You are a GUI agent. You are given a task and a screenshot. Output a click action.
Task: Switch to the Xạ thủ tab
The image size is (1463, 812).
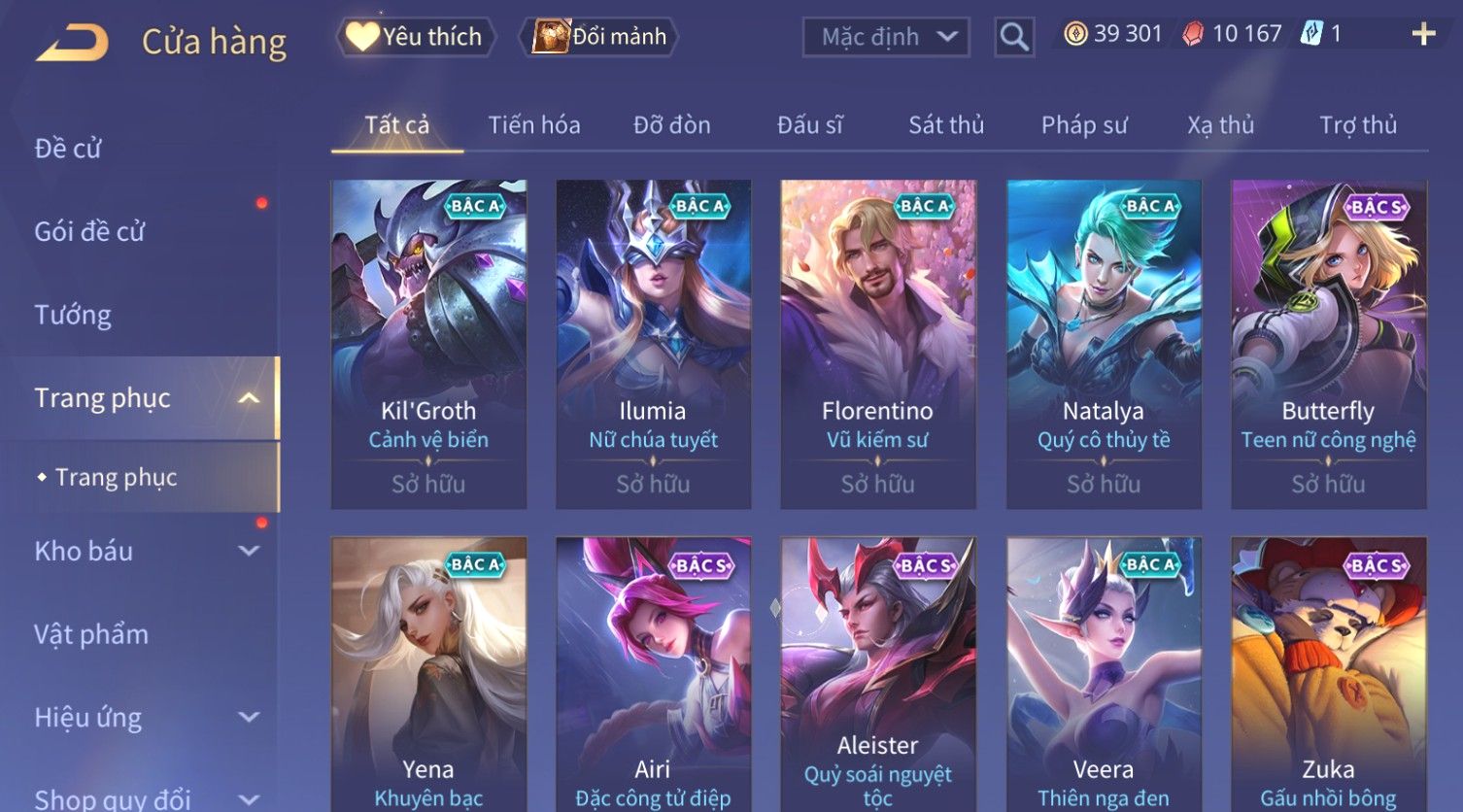[1220, 125]
